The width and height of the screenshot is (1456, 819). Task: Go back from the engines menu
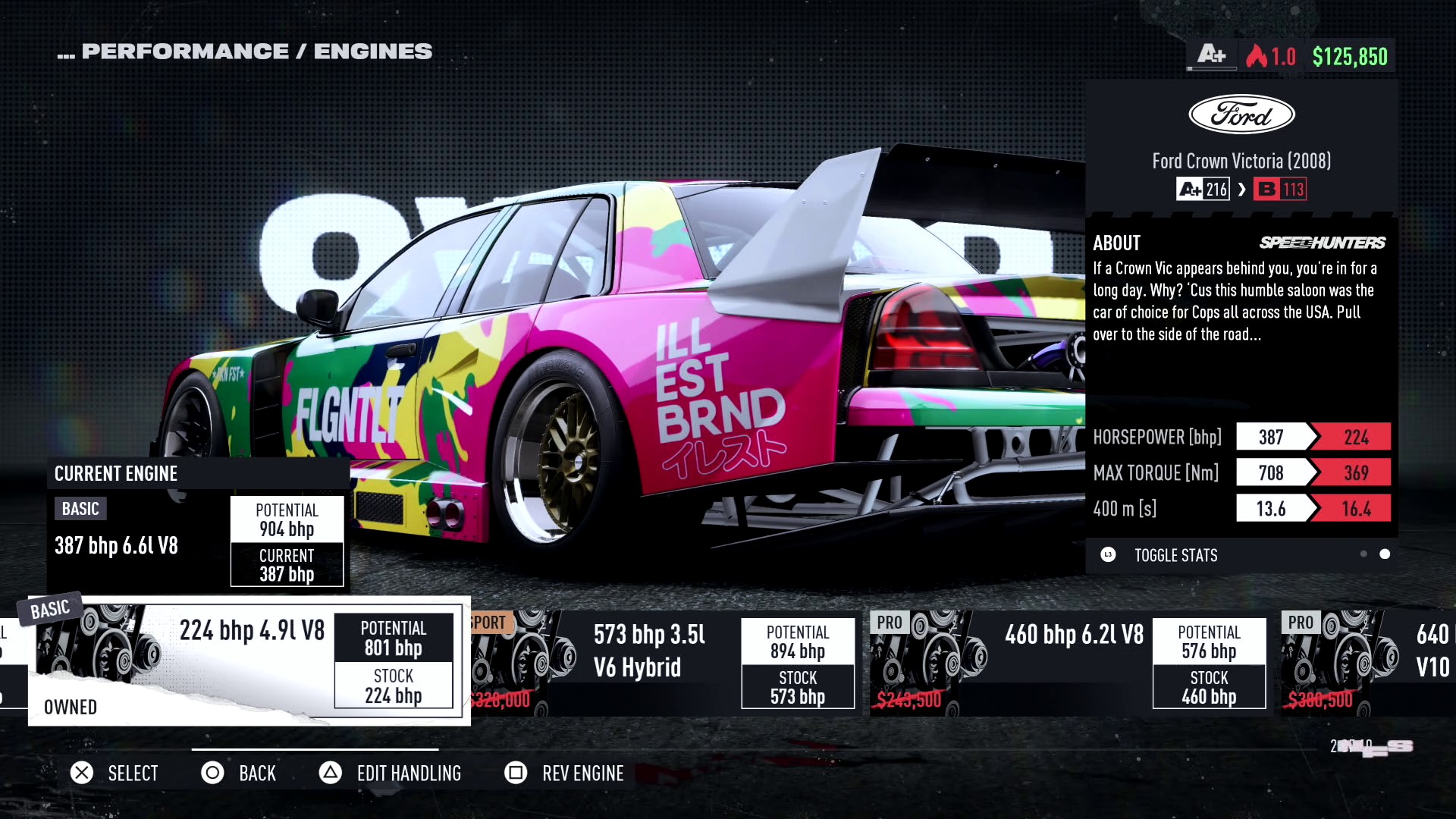tap(239, 773)
